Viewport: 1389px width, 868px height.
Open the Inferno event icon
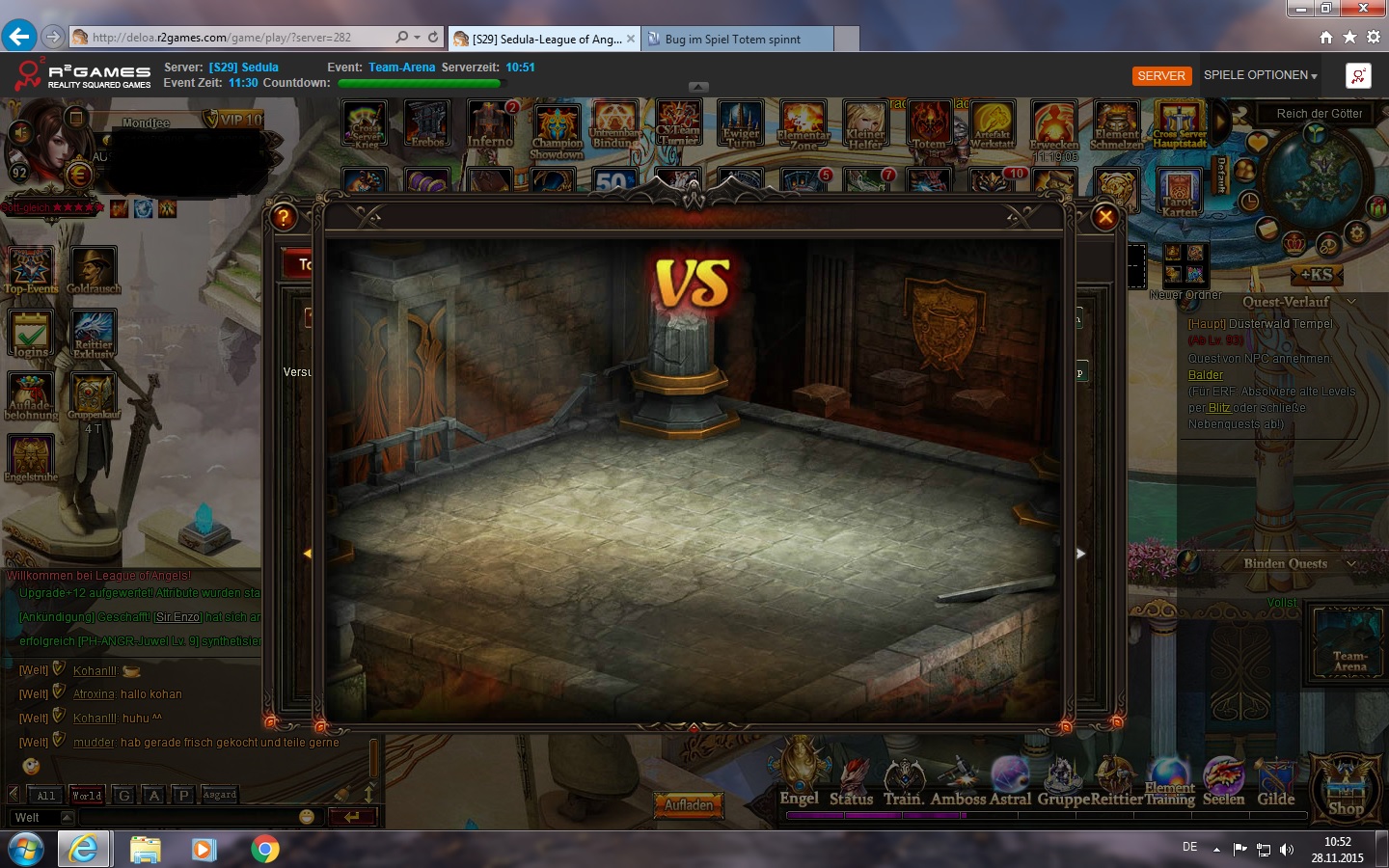[490, 125]
